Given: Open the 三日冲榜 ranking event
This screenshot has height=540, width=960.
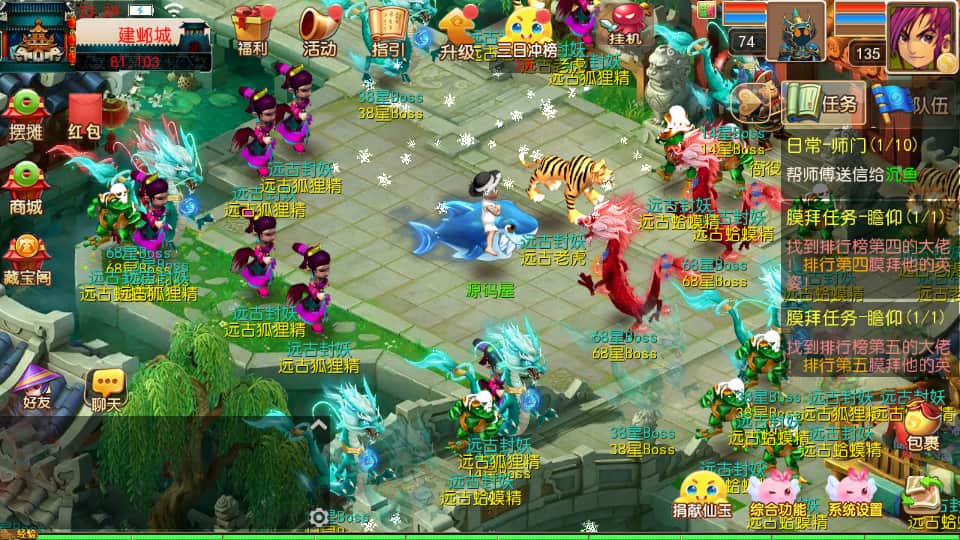Looking at the screenshot, I should click(x=527, y=30).
